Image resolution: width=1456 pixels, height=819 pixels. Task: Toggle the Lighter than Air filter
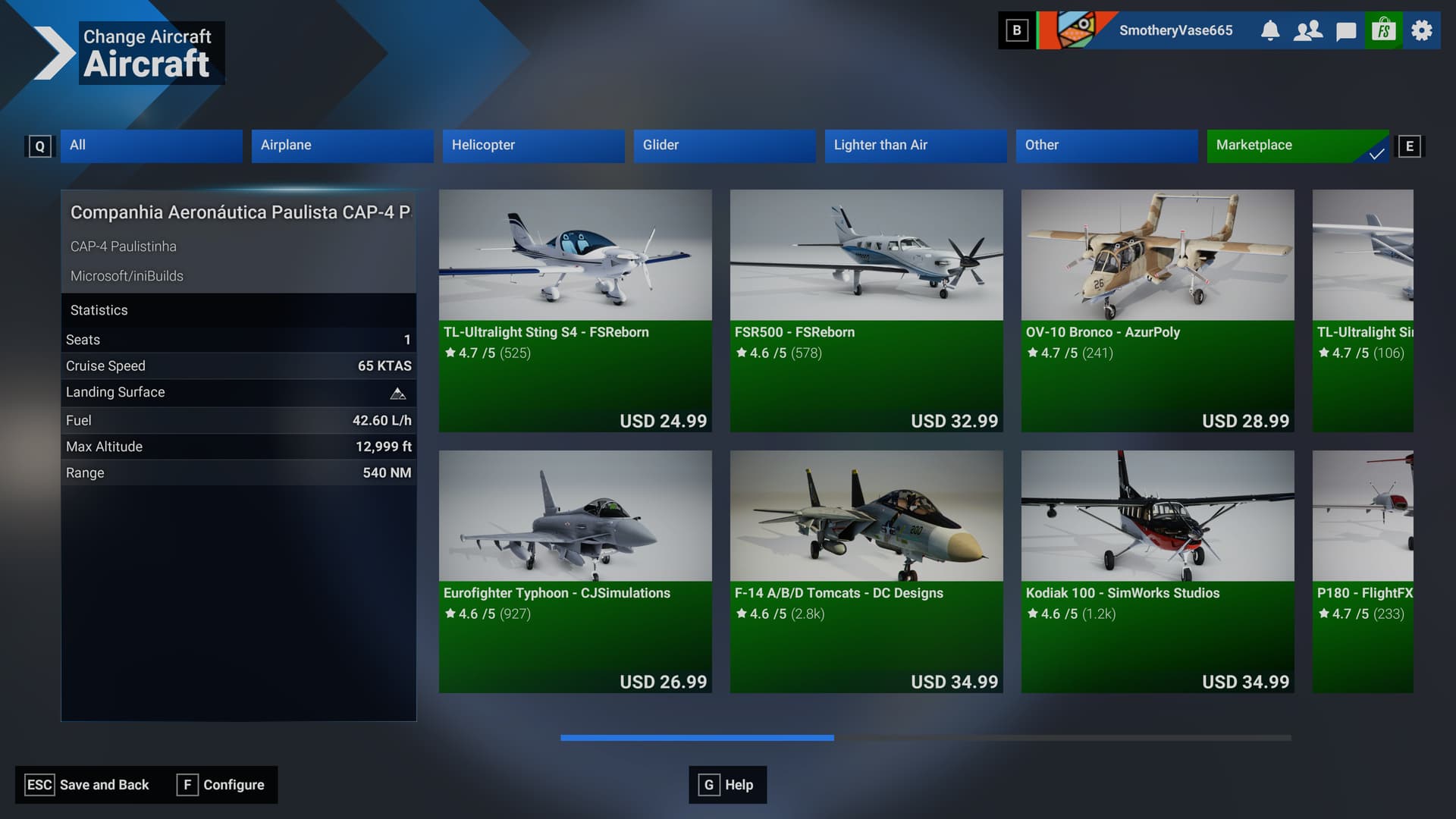tap(915, 146)
